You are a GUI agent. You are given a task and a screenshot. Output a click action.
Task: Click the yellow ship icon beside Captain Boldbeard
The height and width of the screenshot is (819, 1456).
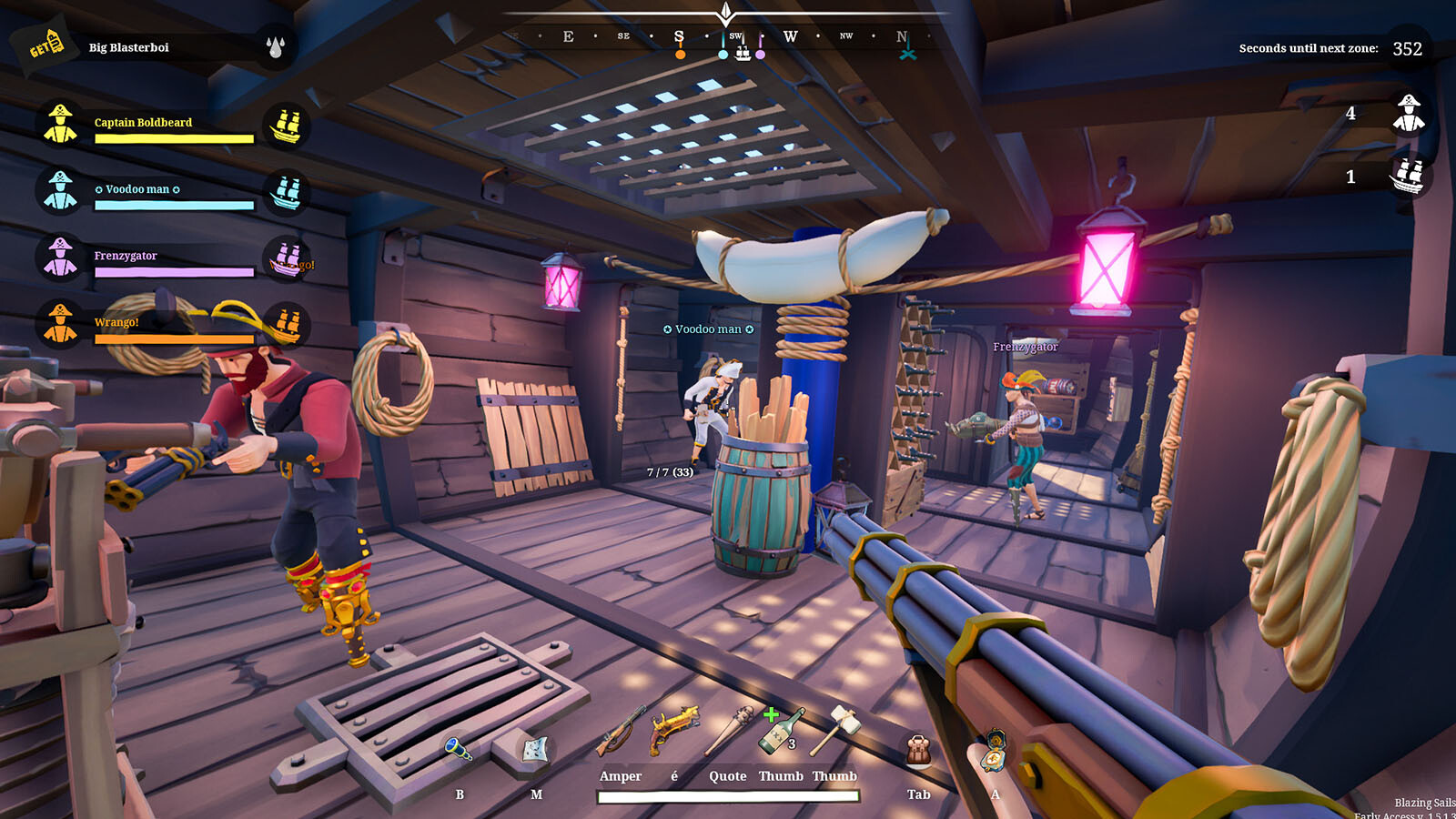pyautogui.click(x=287, y=126)
